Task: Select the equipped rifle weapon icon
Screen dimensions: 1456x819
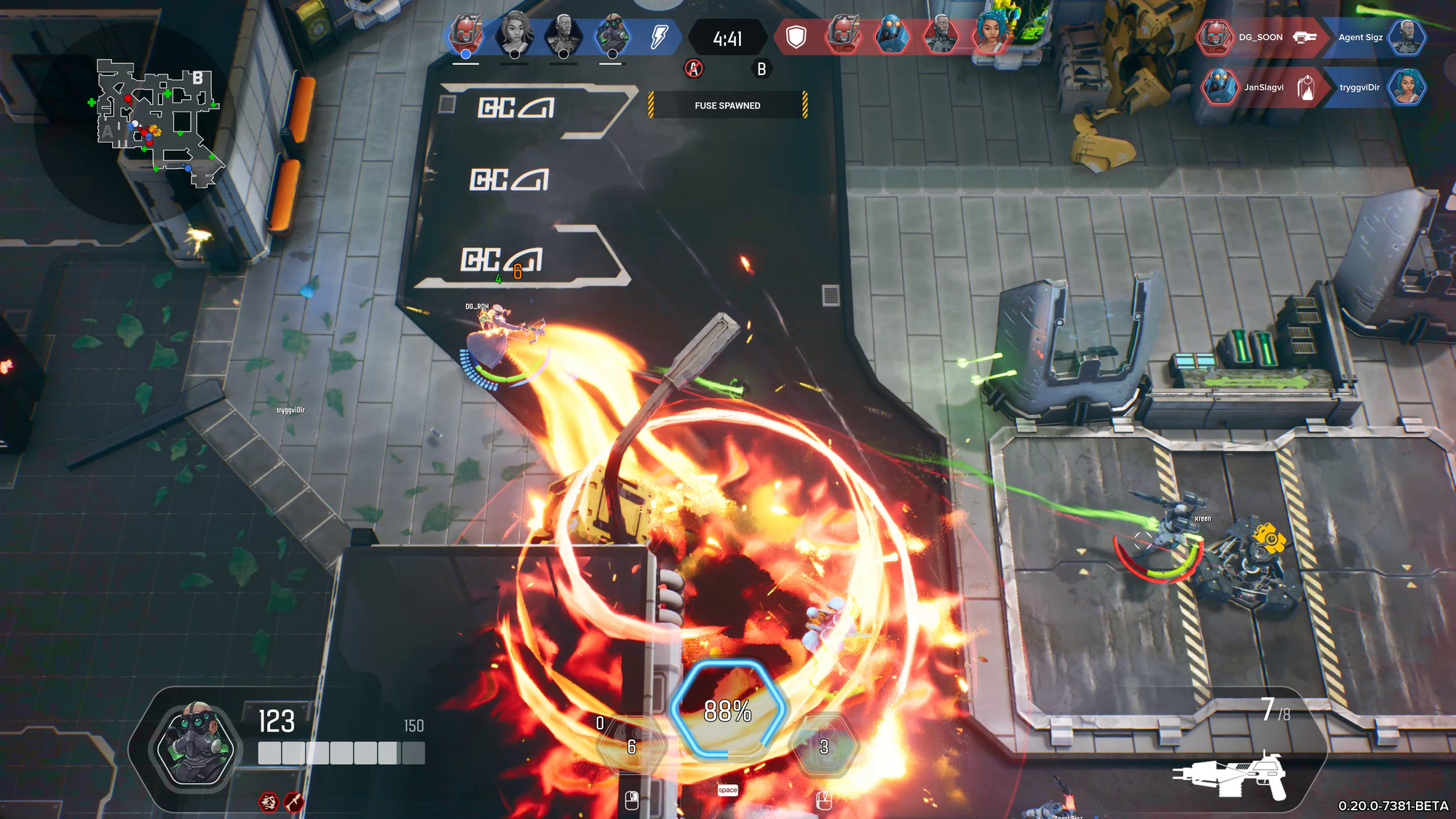Action: [1230, 776]
